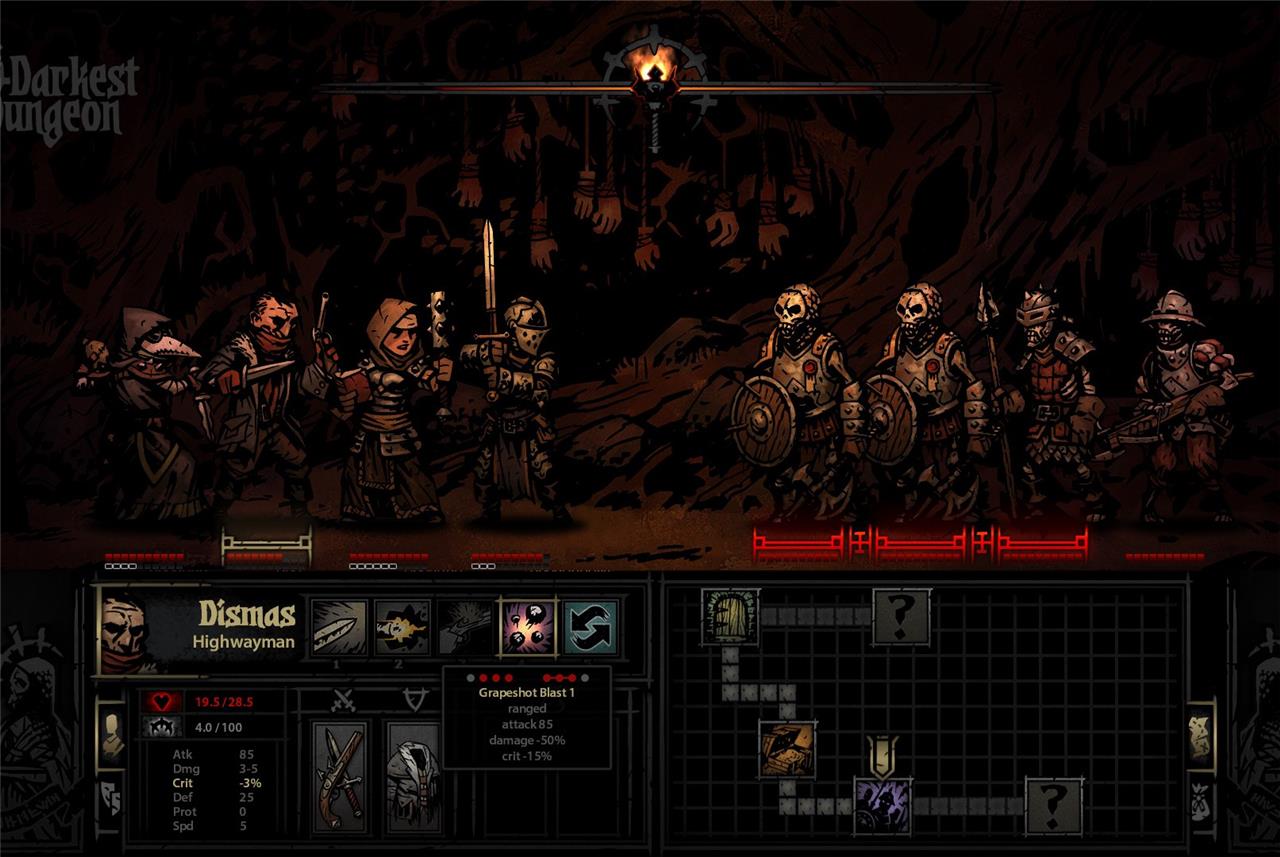Click the swap position arrows skill
Image resolution: width=1280 pixels, height=857 pixels.
[x=590, y=628]
